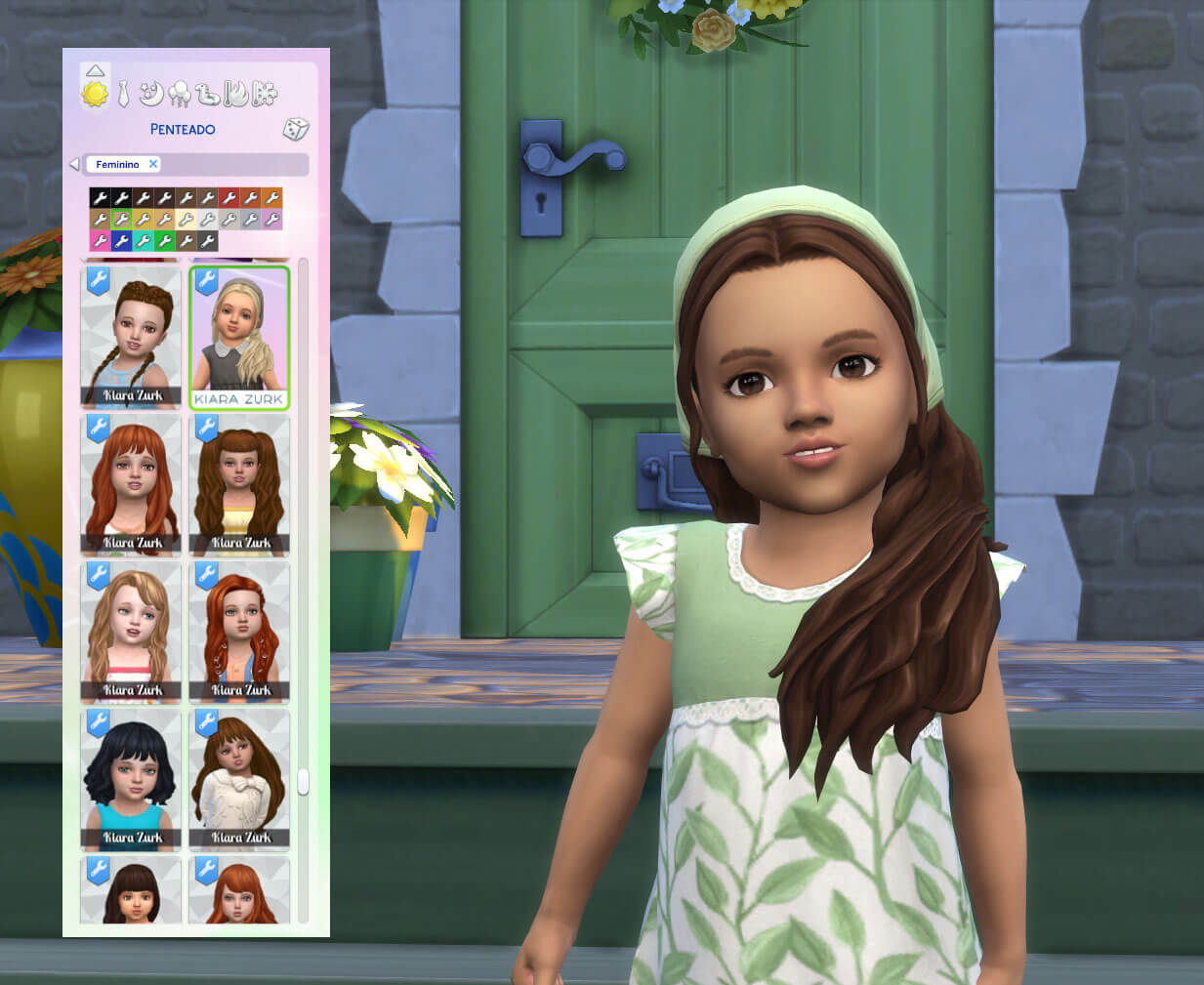This screenshot has width=1204, height=985.
Task: Choose the balloons party outfit category
Action: point(180,94)
